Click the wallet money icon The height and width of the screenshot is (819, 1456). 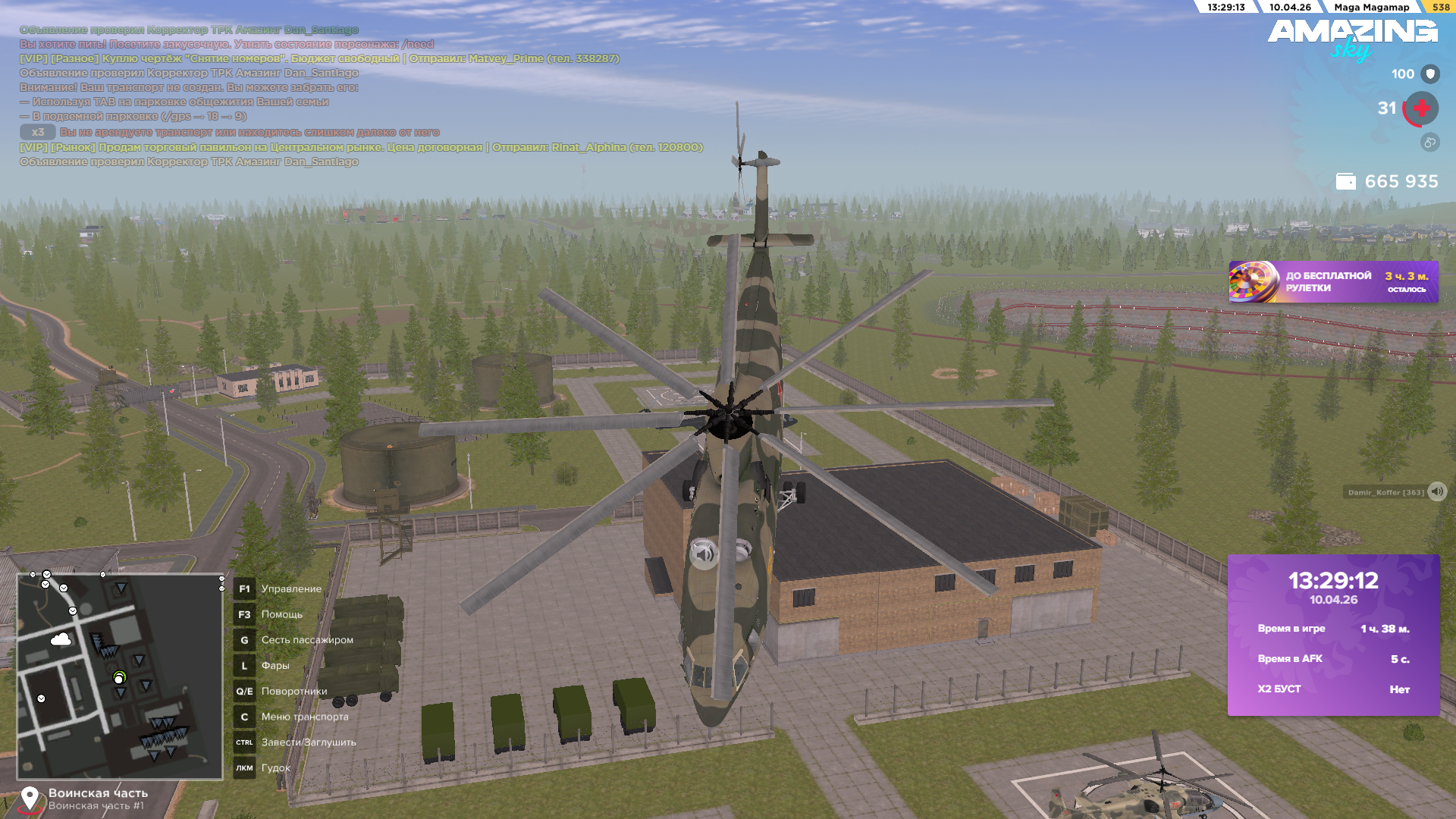[1345, 181]
